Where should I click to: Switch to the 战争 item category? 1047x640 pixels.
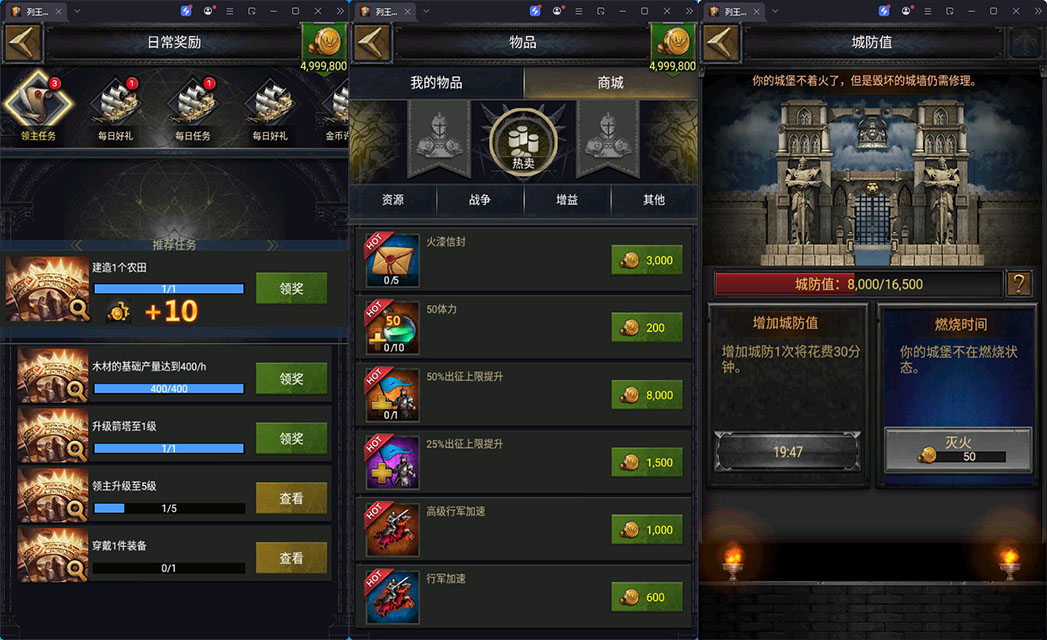(x=480, y=200)
